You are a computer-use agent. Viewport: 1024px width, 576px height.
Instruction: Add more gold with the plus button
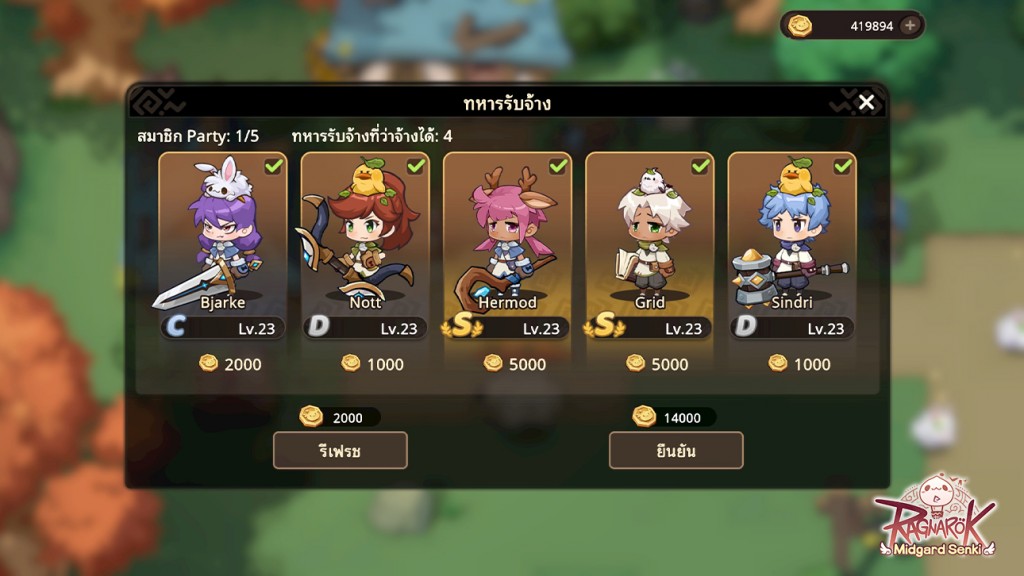point(909,26)
